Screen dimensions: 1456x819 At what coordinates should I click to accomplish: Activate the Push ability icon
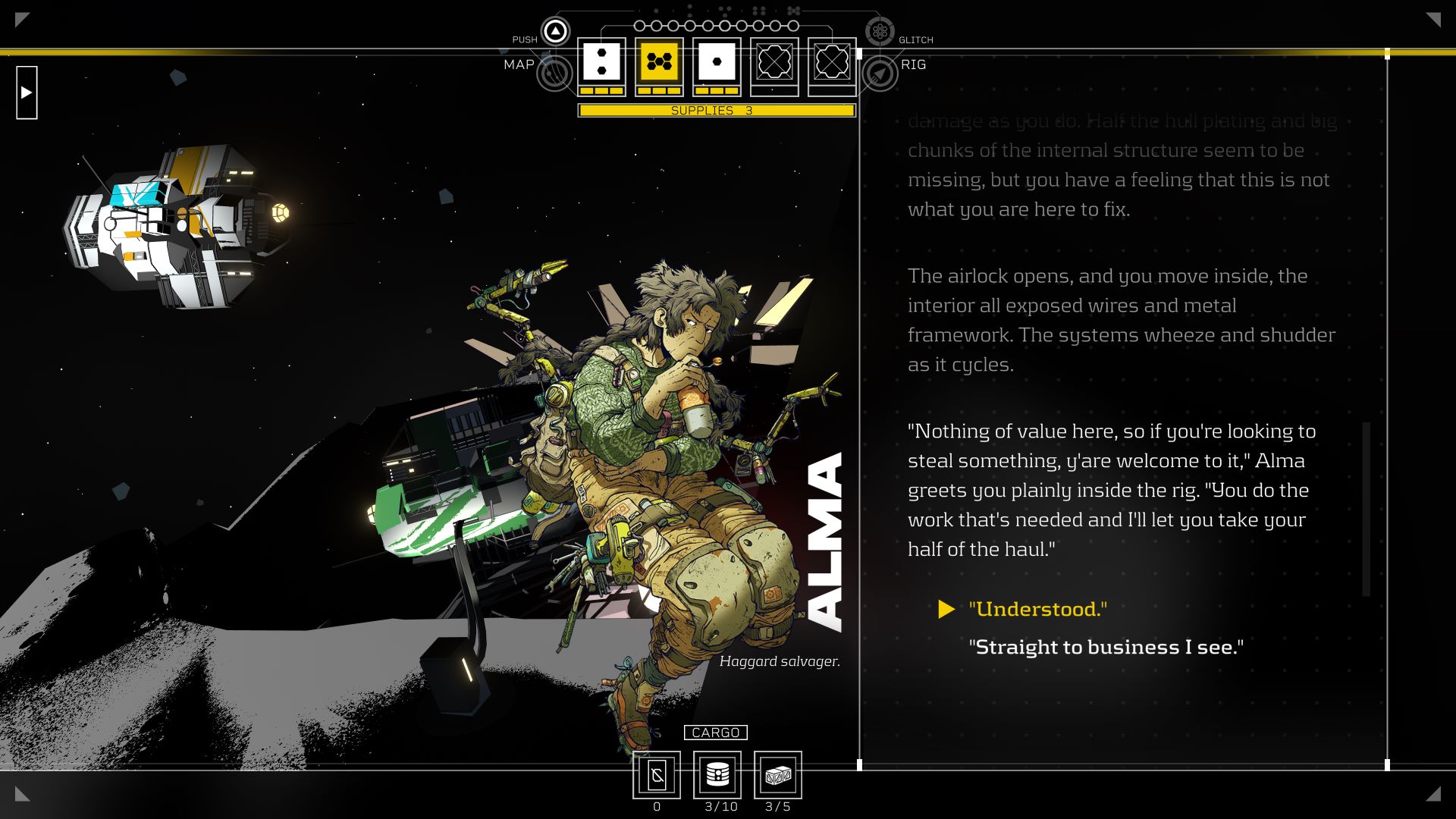point(555,32)
